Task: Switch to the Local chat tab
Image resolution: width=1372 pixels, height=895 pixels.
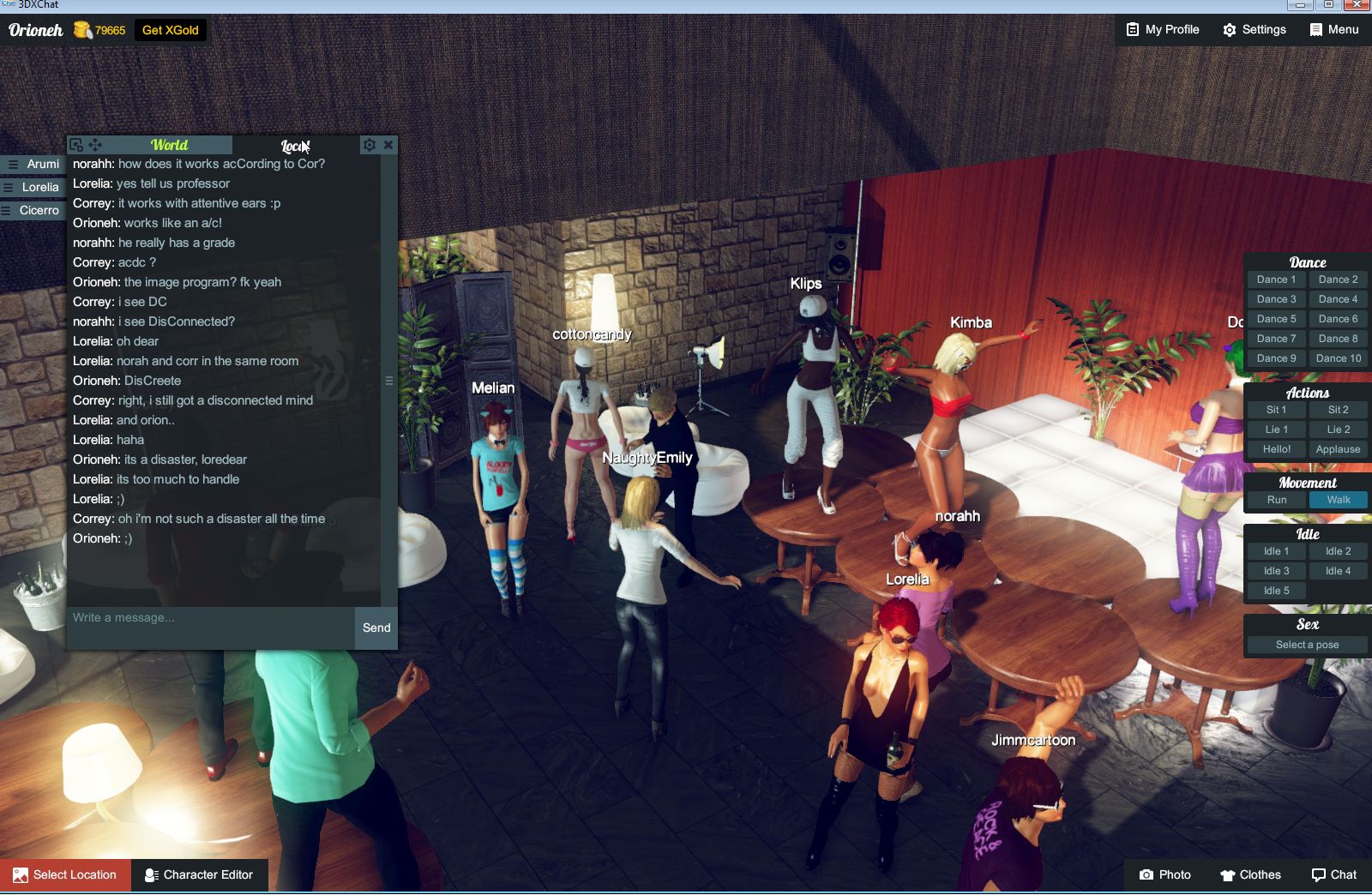Action: point(292,145)
